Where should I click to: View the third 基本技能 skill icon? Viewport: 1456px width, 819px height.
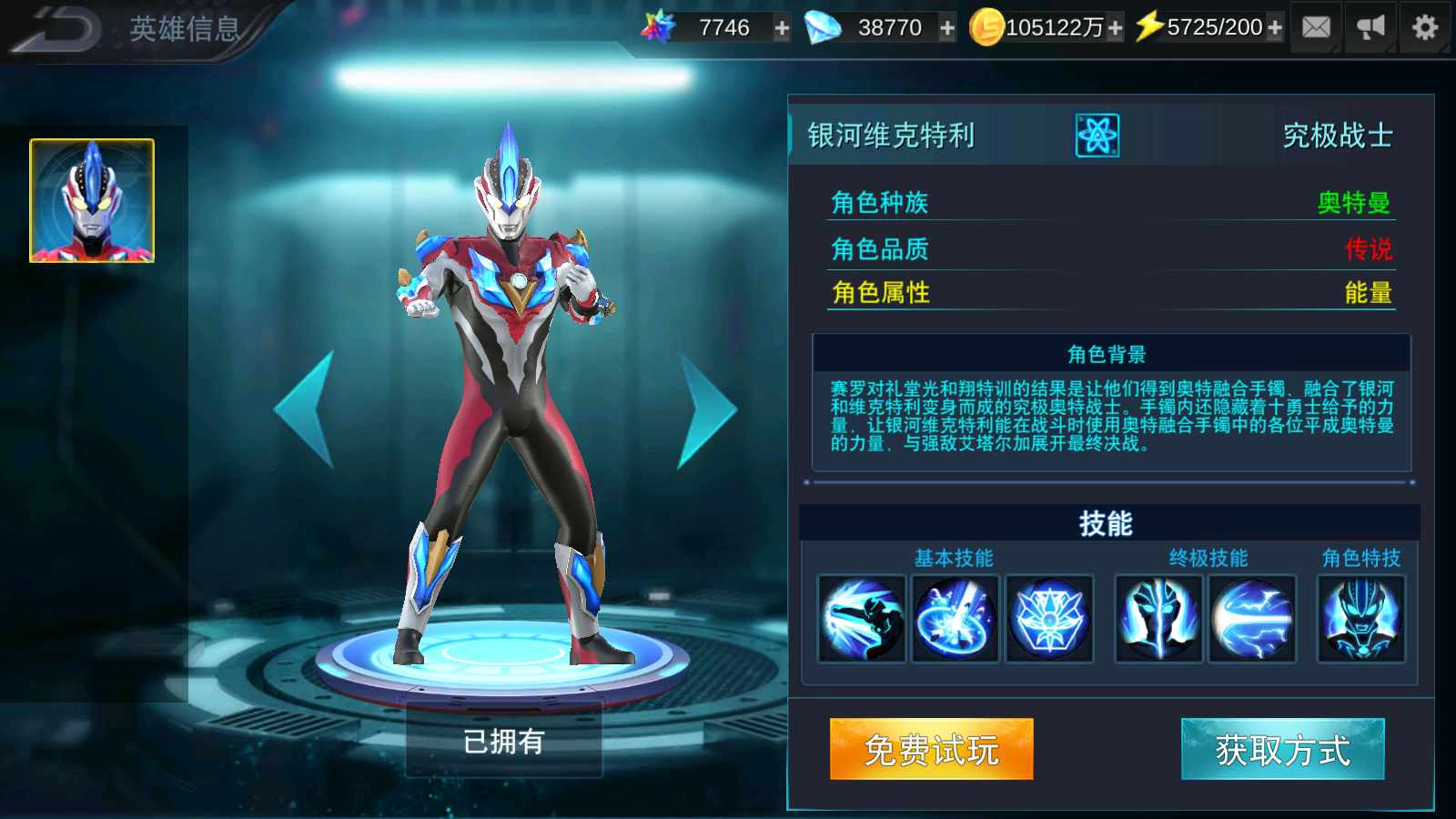pyautogui.click(x=1050, y=620)
